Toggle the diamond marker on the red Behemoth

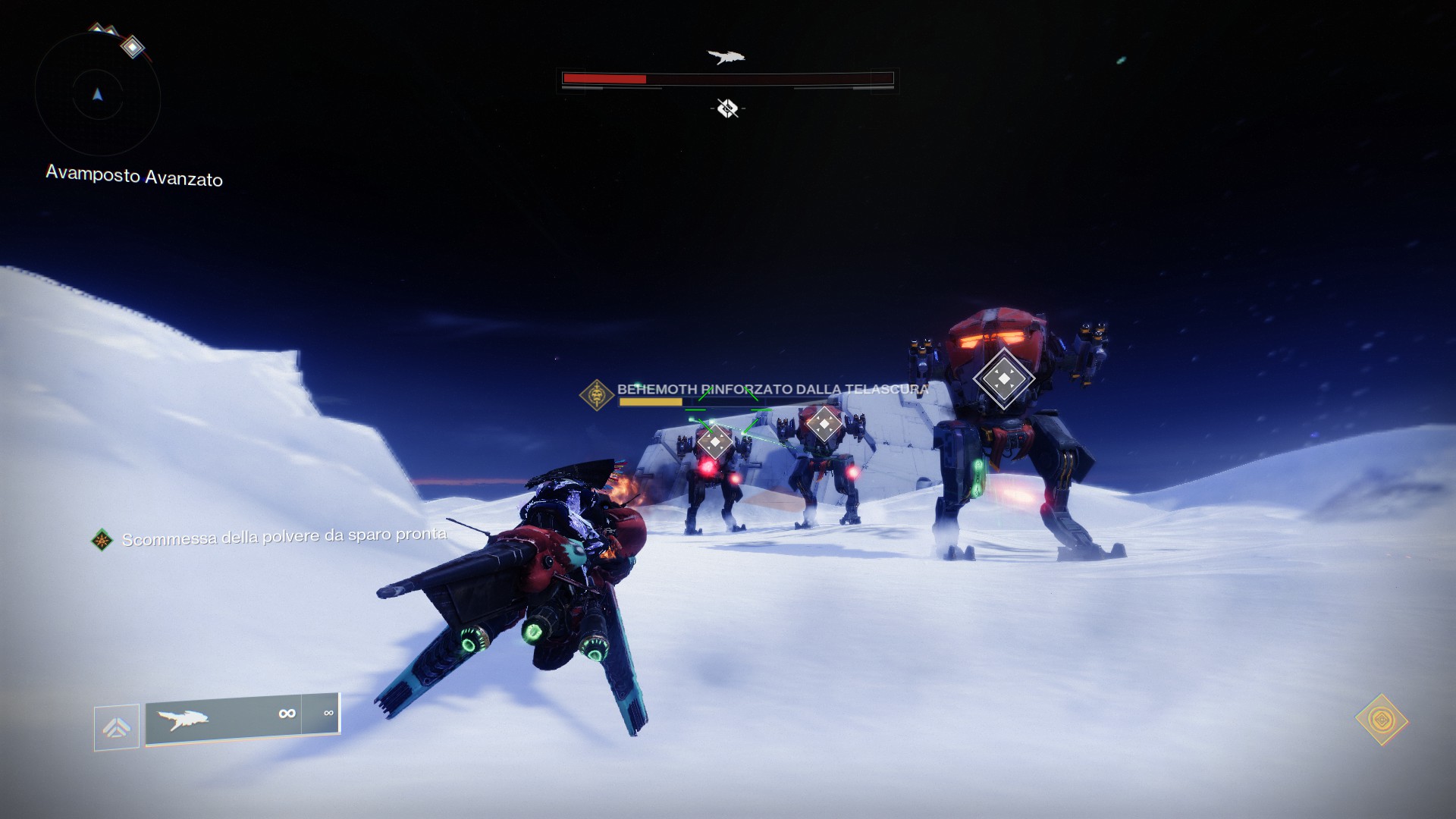pos(1005,377)
